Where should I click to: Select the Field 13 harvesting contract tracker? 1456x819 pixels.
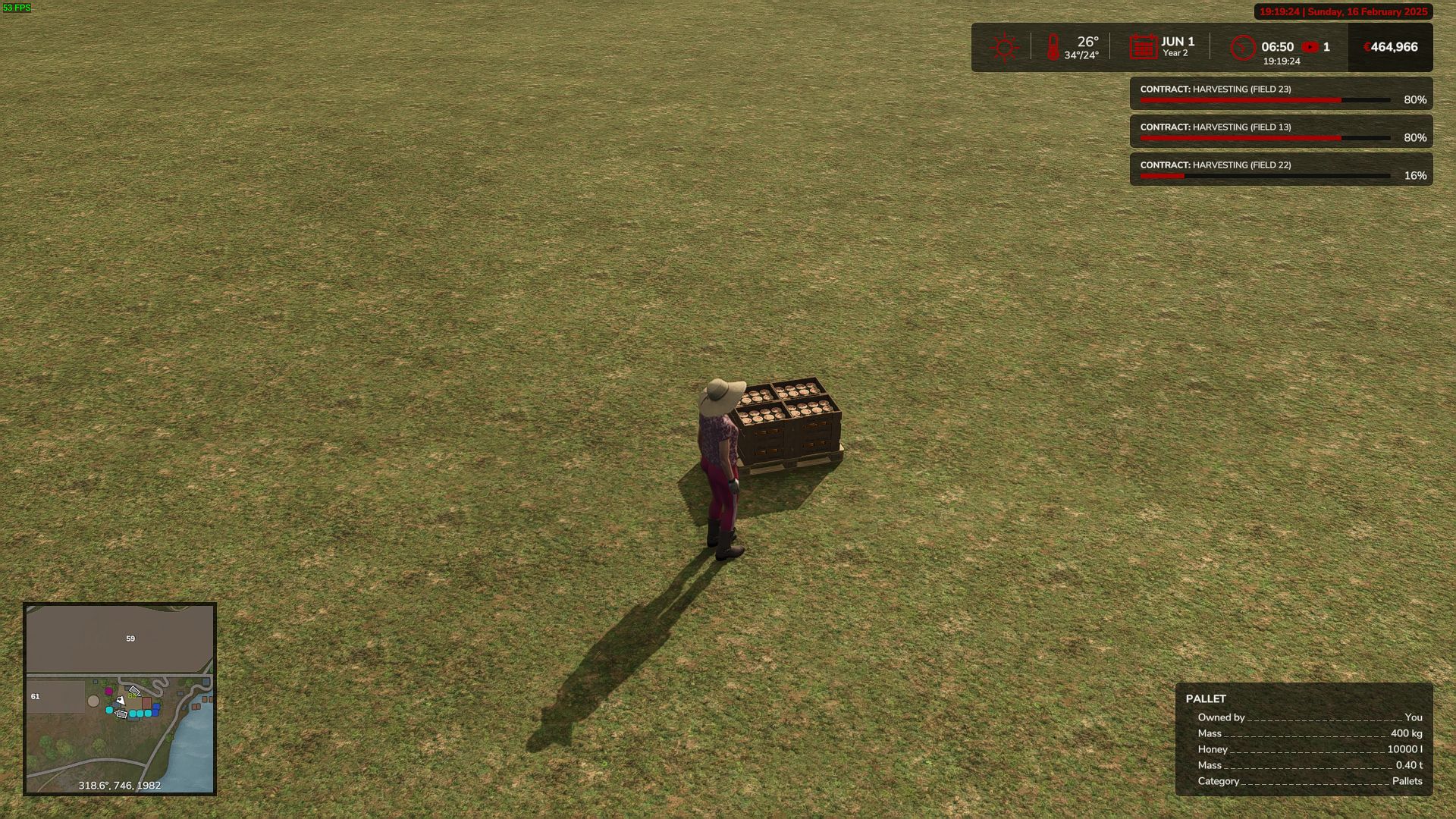(1281, 132)
